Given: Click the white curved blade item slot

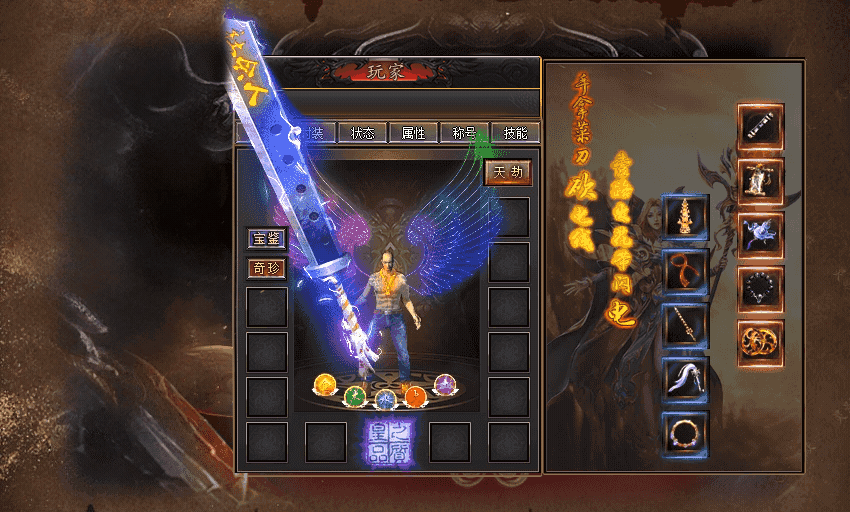Looking at the screenshot, I should tap(685, 379).
